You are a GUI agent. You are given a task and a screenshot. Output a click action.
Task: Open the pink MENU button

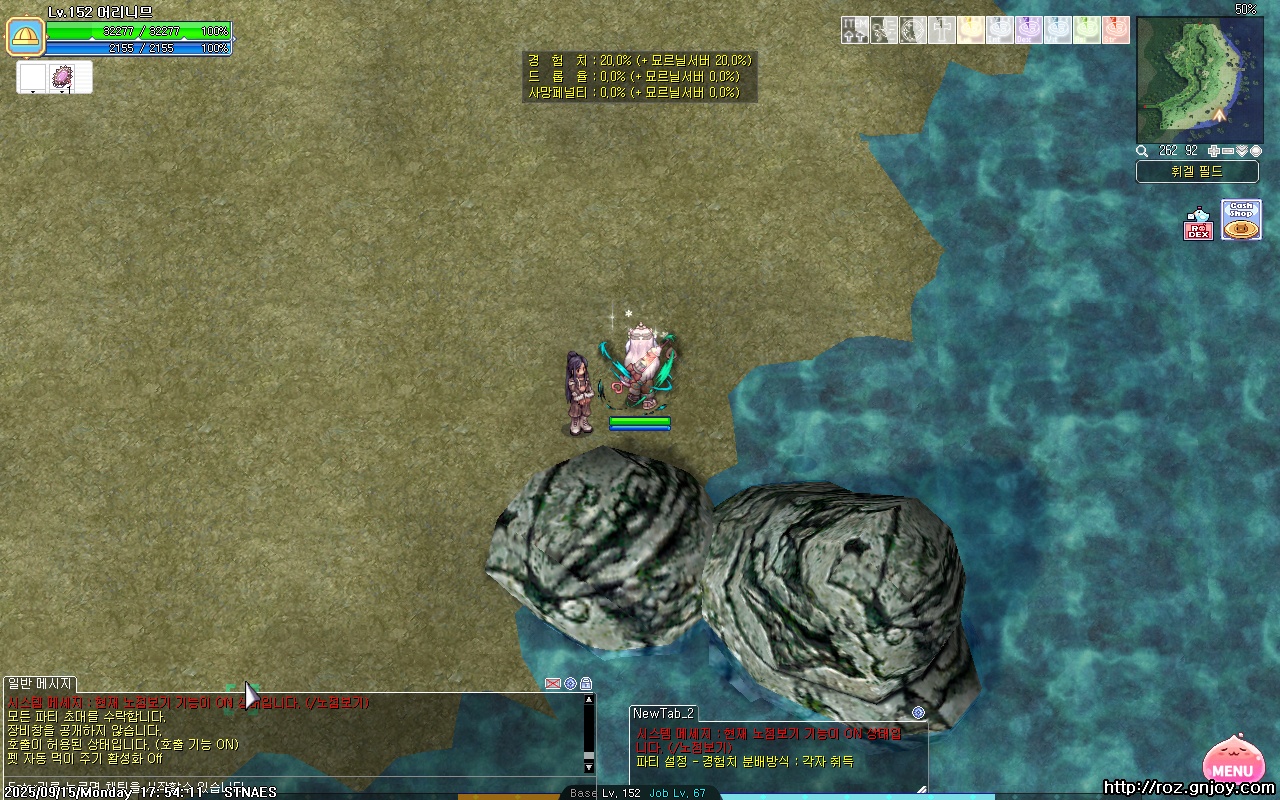(1231, 761)
